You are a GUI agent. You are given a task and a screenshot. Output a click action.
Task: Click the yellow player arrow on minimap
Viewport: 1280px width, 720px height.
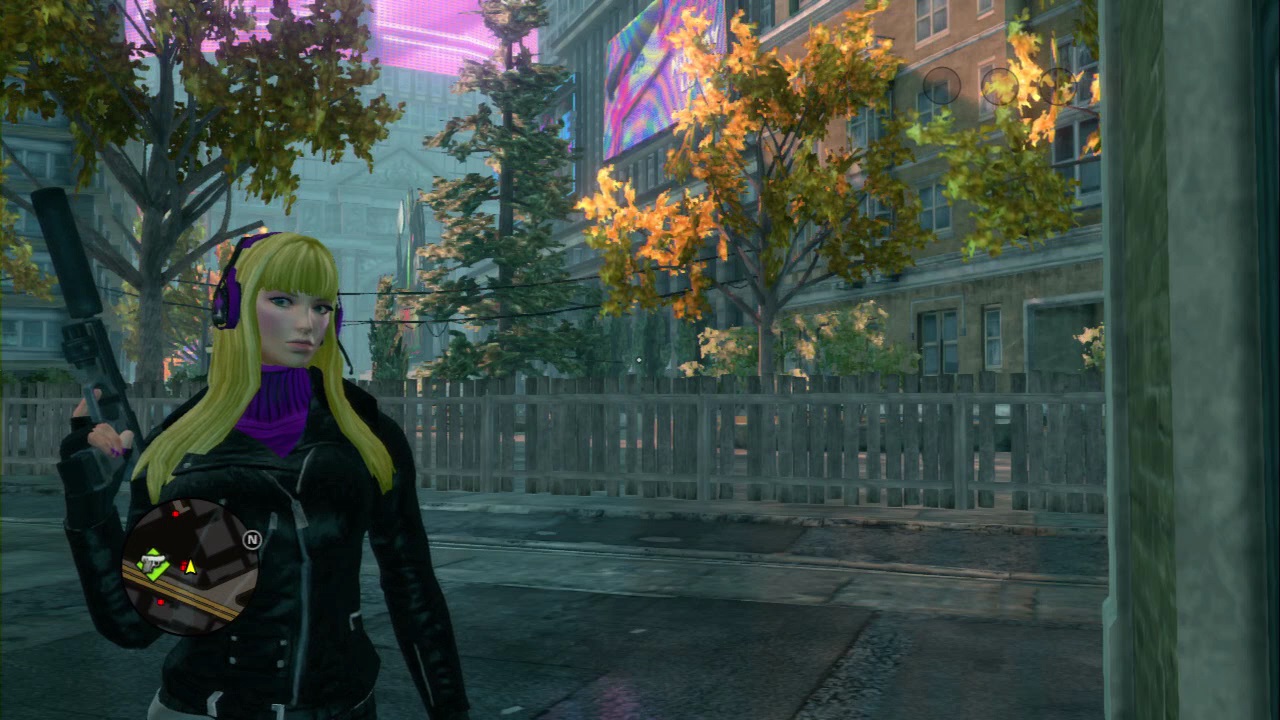[189, 566]
